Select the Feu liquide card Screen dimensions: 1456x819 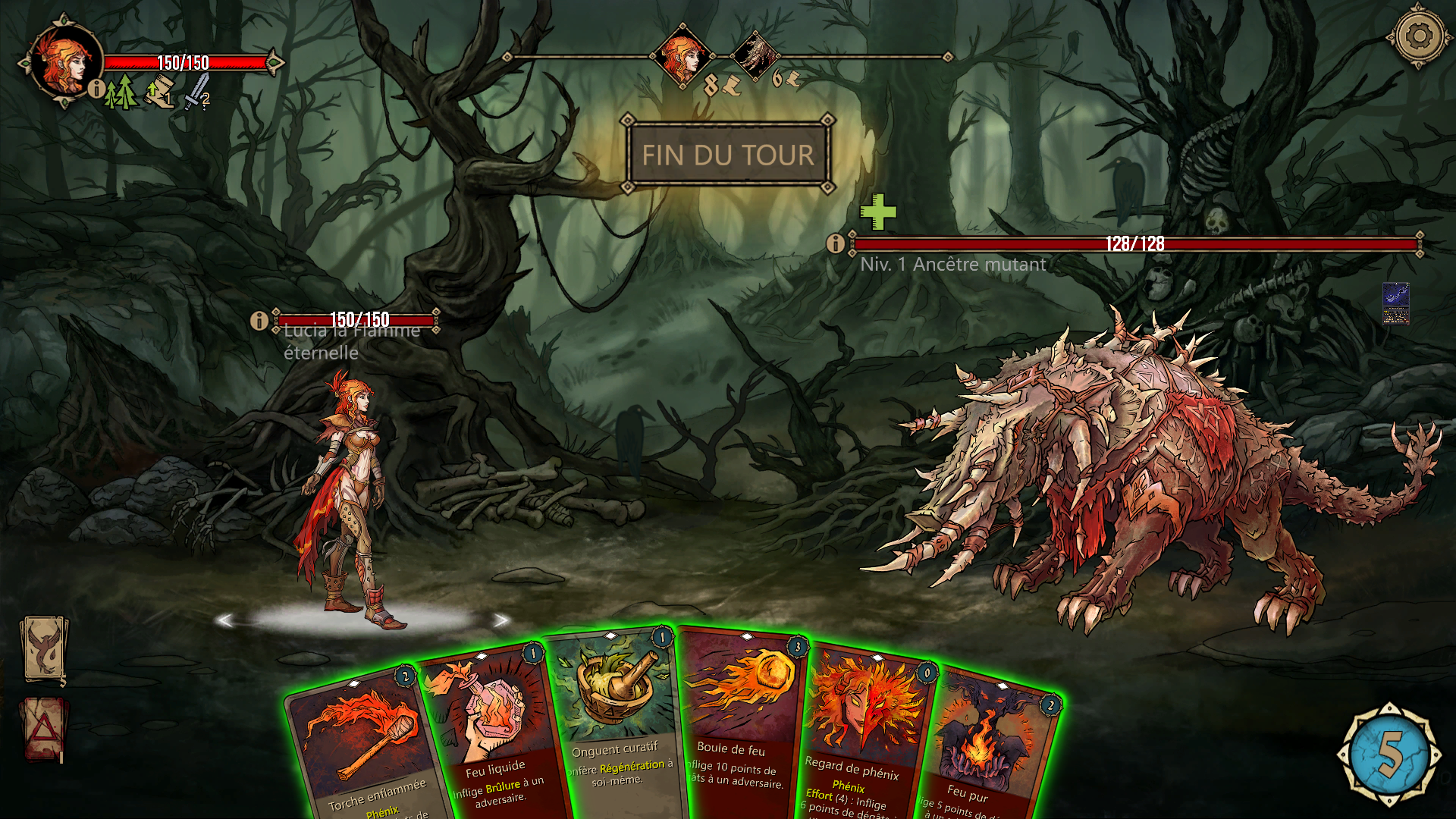(491, 728)
